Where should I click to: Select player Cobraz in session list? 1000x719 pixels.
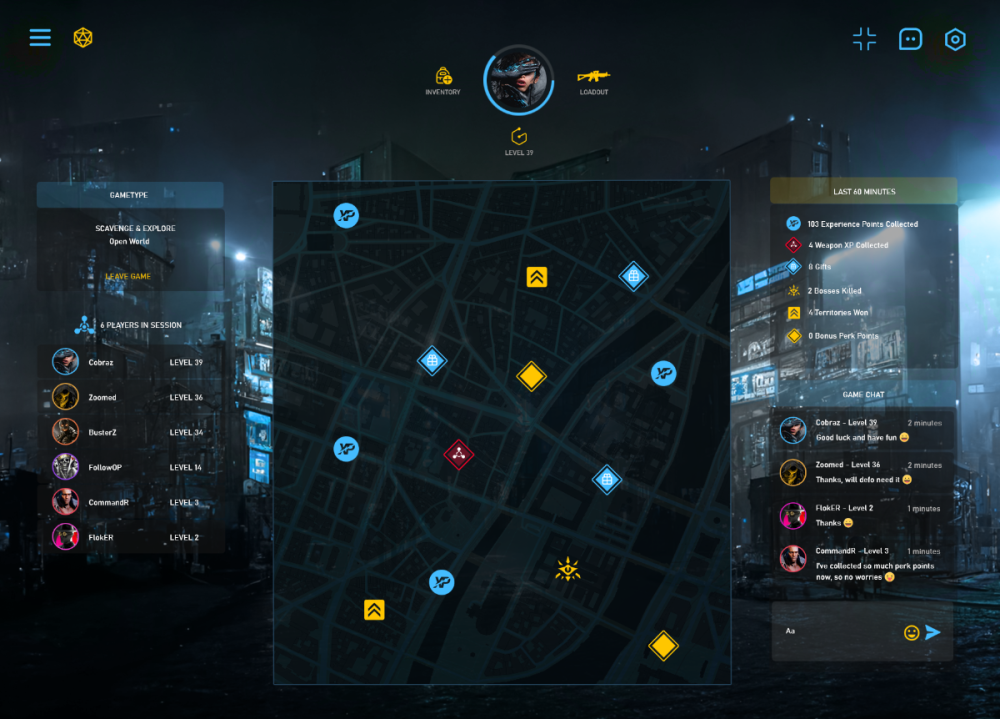130,362
